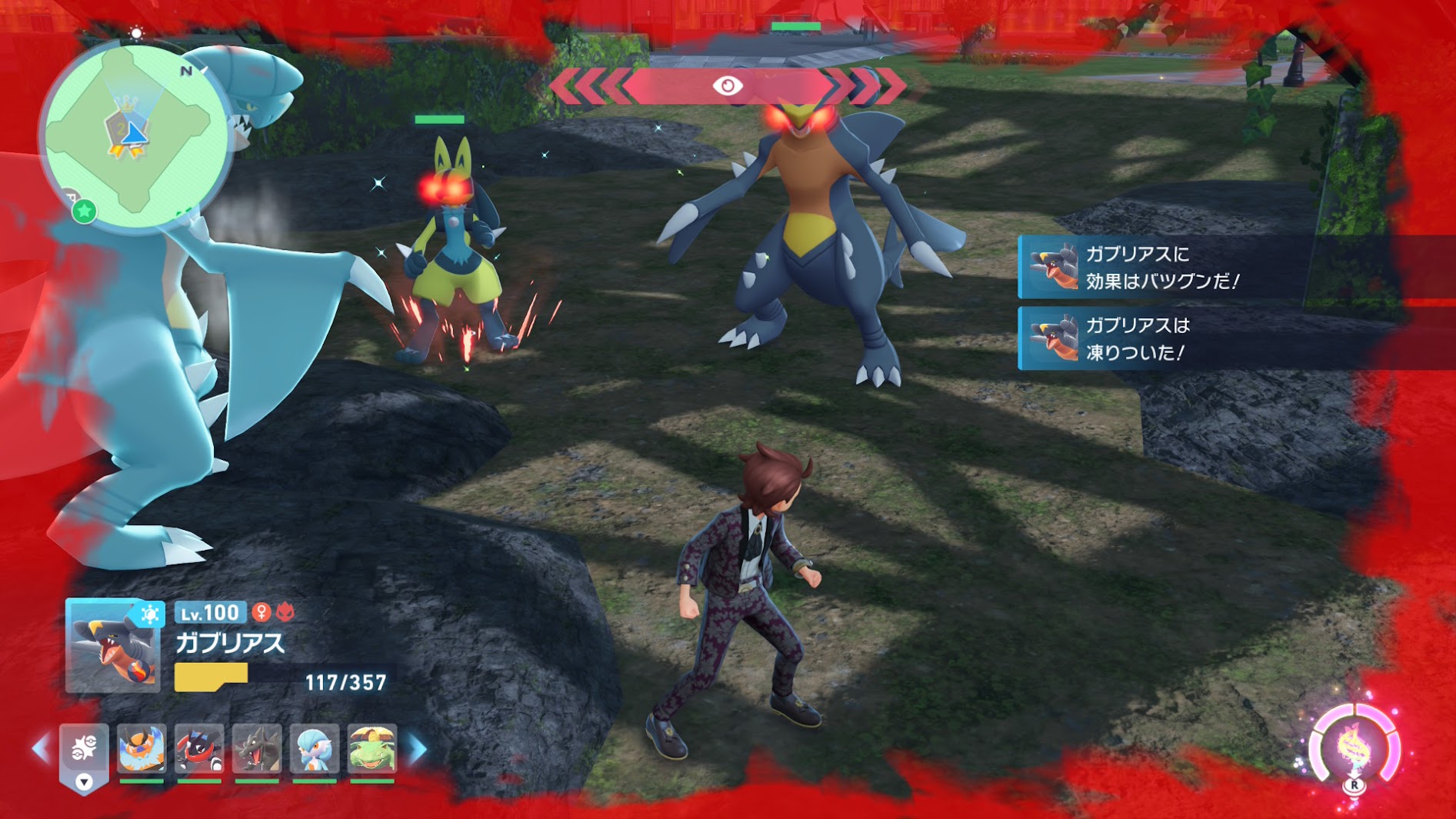The image size is (1456, 819).
Task: Select Charizard in the party lineup
Action: pos(257,748)
